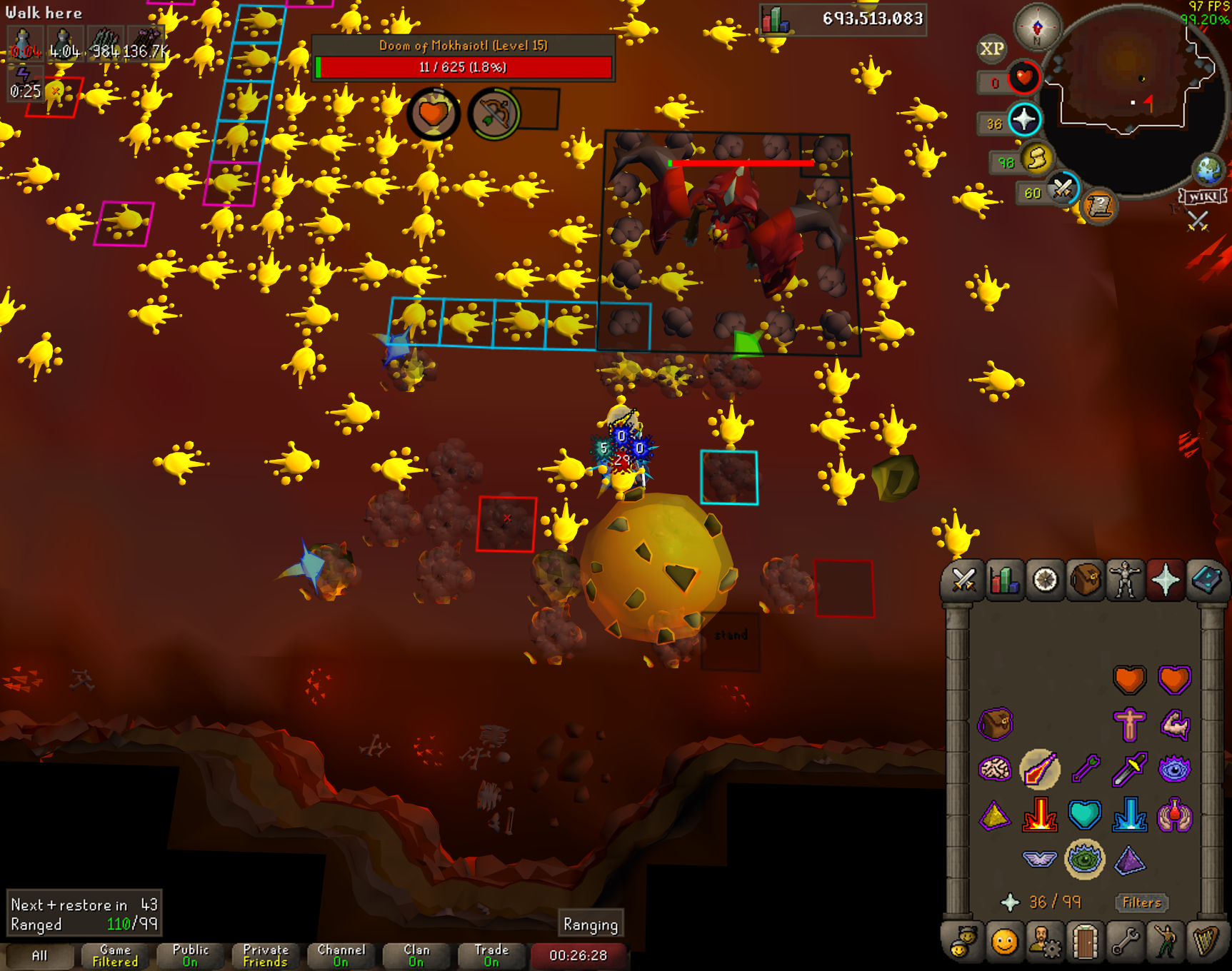Open the Inventory backpack tab
The width and height of the screenshot is (1232, 971).
[x=1086, y=580]
